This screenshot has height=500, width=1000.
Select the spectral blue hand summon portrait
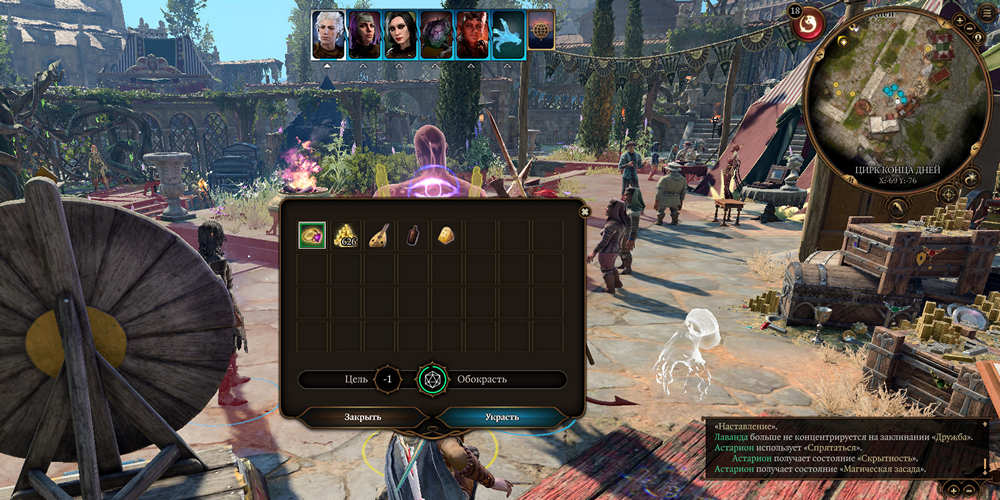tap(508, 35)
